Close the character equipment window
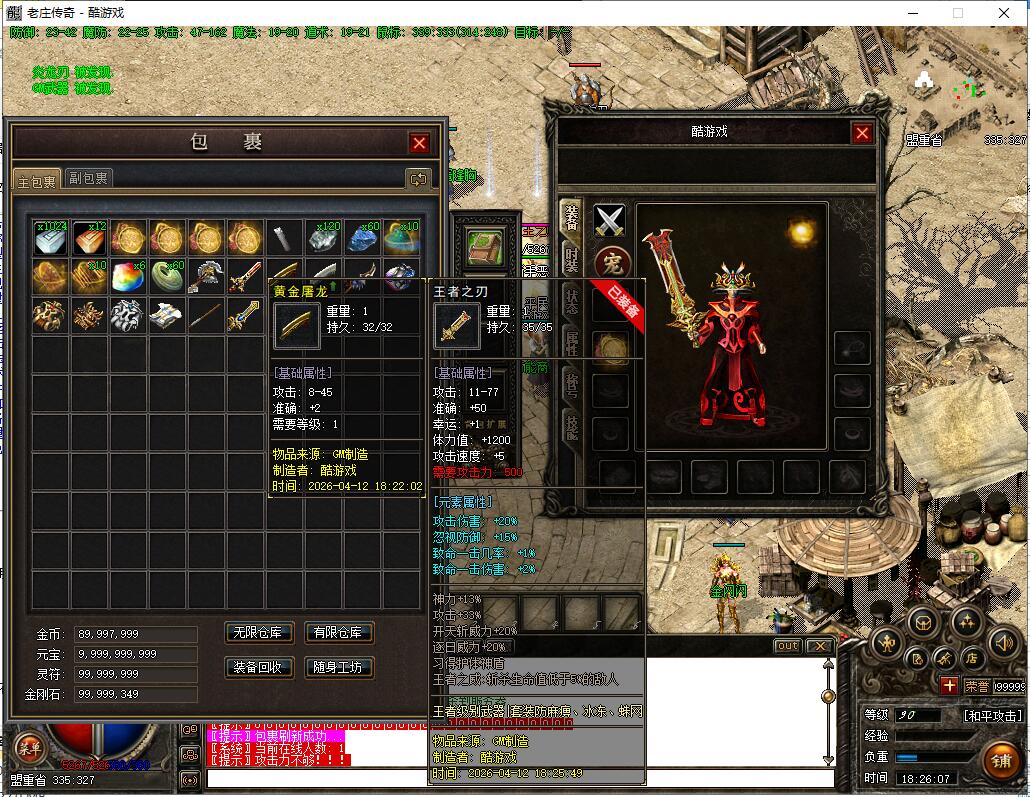1030x797 pixels. (x=862, y=133)
